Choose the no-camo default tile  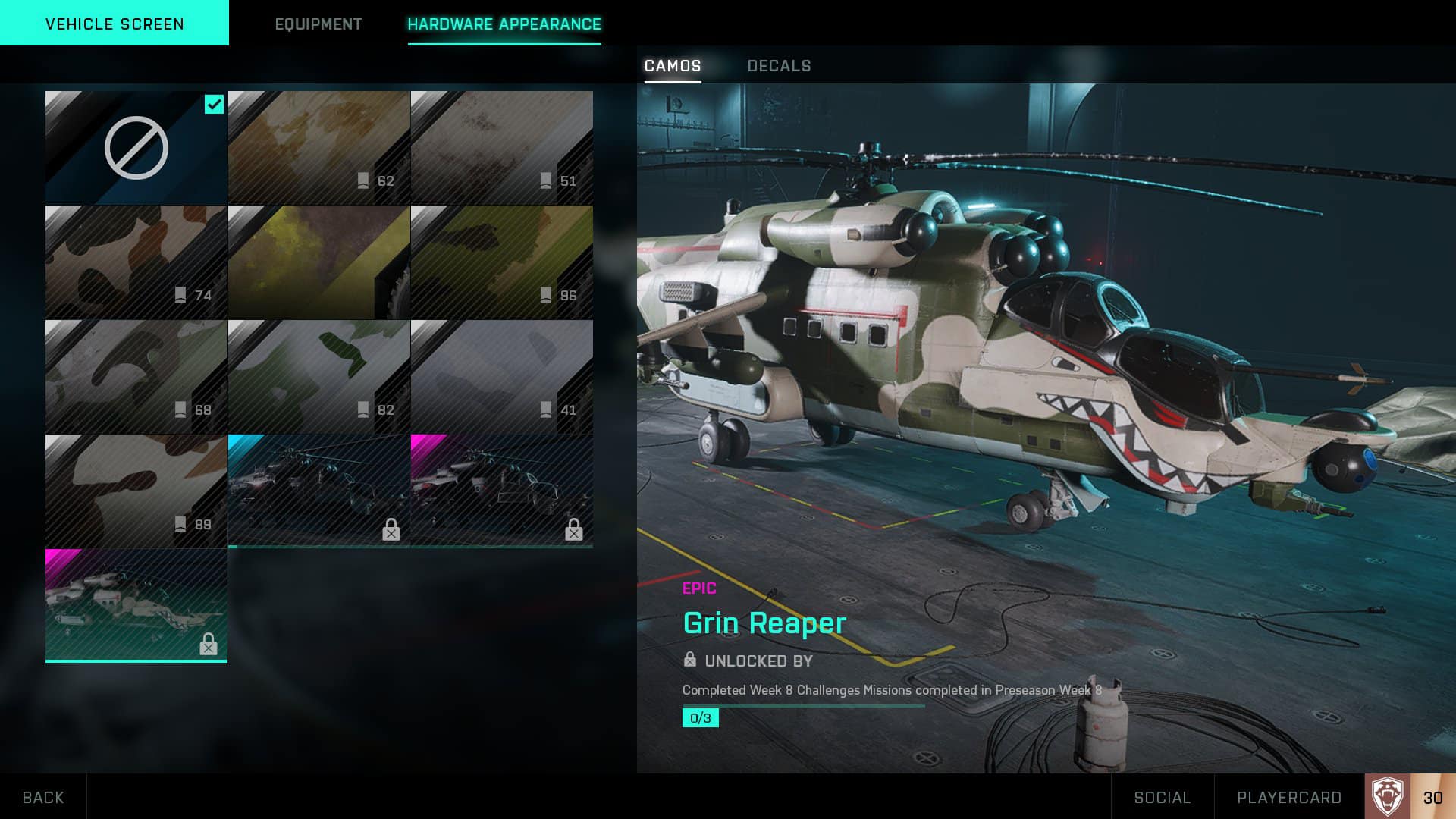pos(136,148)
